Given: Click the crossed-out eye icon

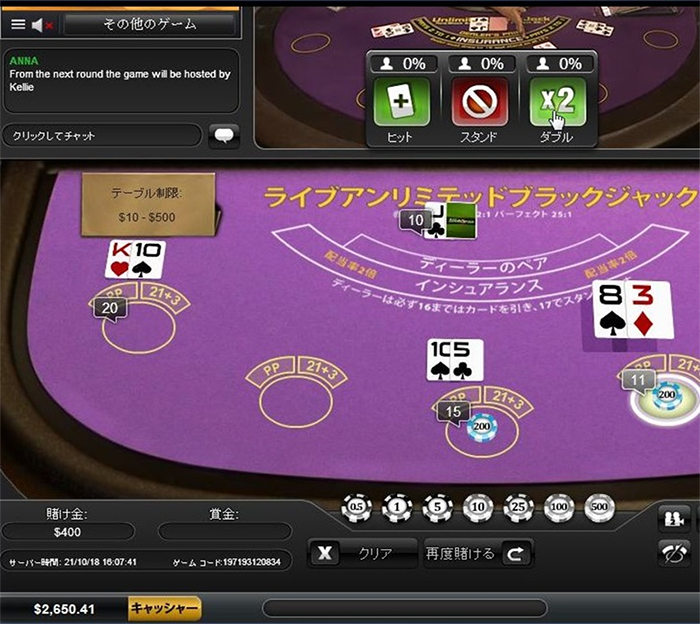Looking at the screenshot, I should [674, 552].
